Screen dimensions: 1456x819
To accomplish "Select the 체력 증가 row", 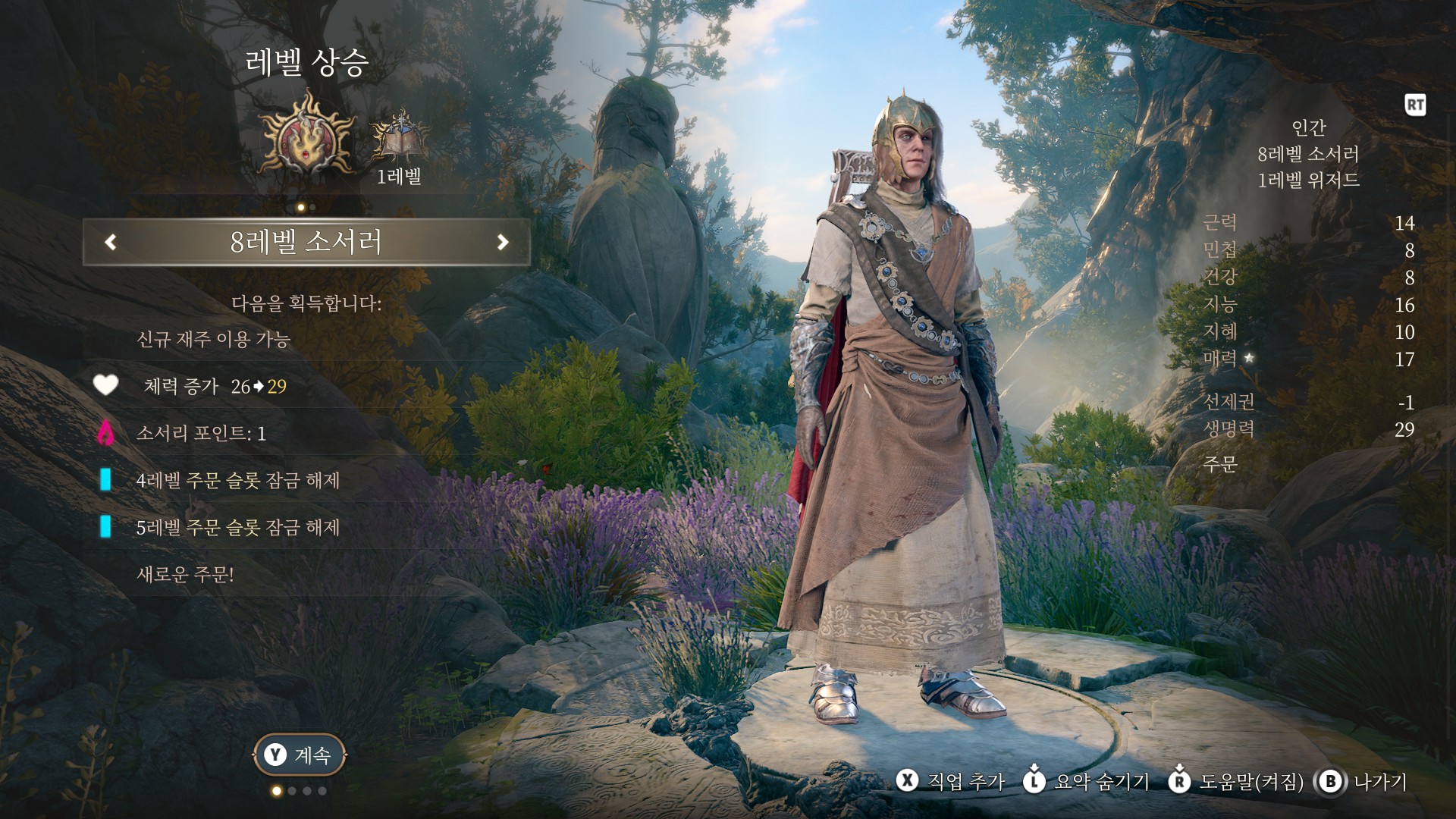I will click(215, 387).
